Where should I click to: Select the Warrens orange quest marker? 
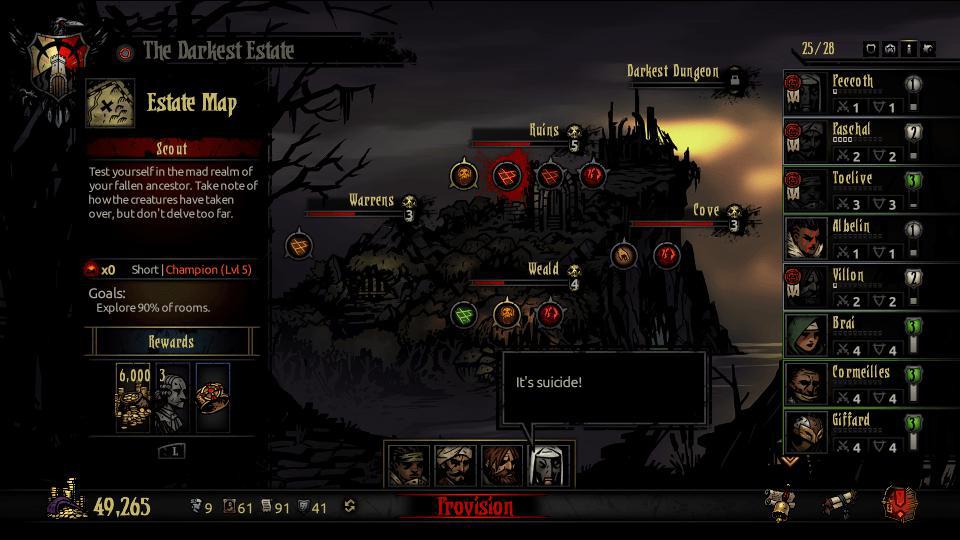[298, 244]
